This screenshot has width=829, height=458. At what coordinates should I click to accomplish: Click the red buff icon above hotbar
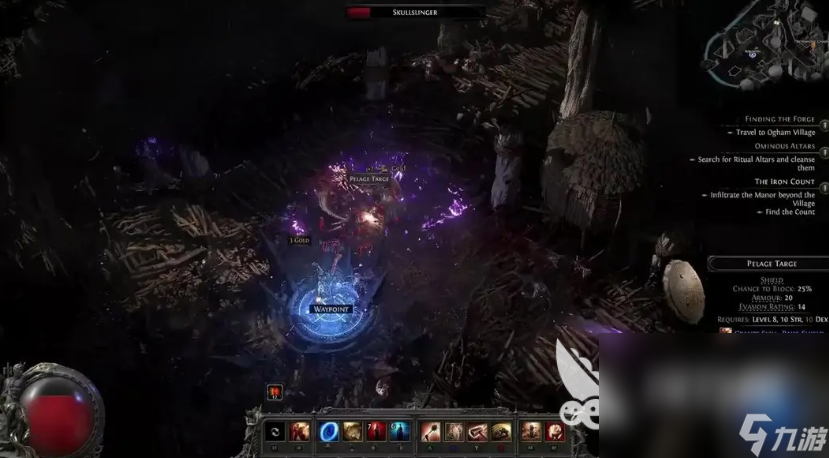click(x=275, y=393)
